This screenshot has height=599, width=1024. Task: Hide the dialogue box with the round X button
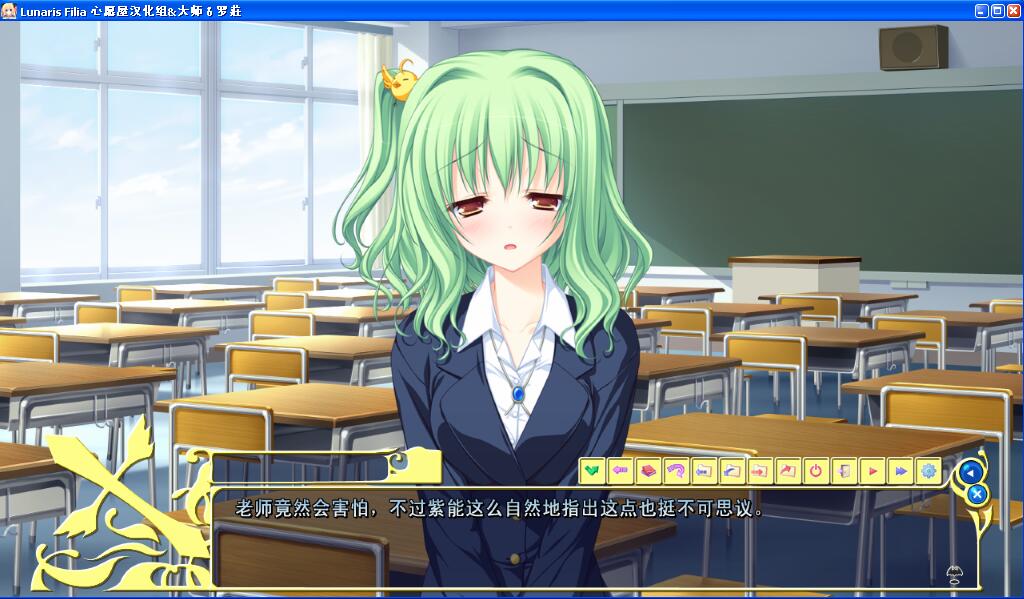coord(978,493)
